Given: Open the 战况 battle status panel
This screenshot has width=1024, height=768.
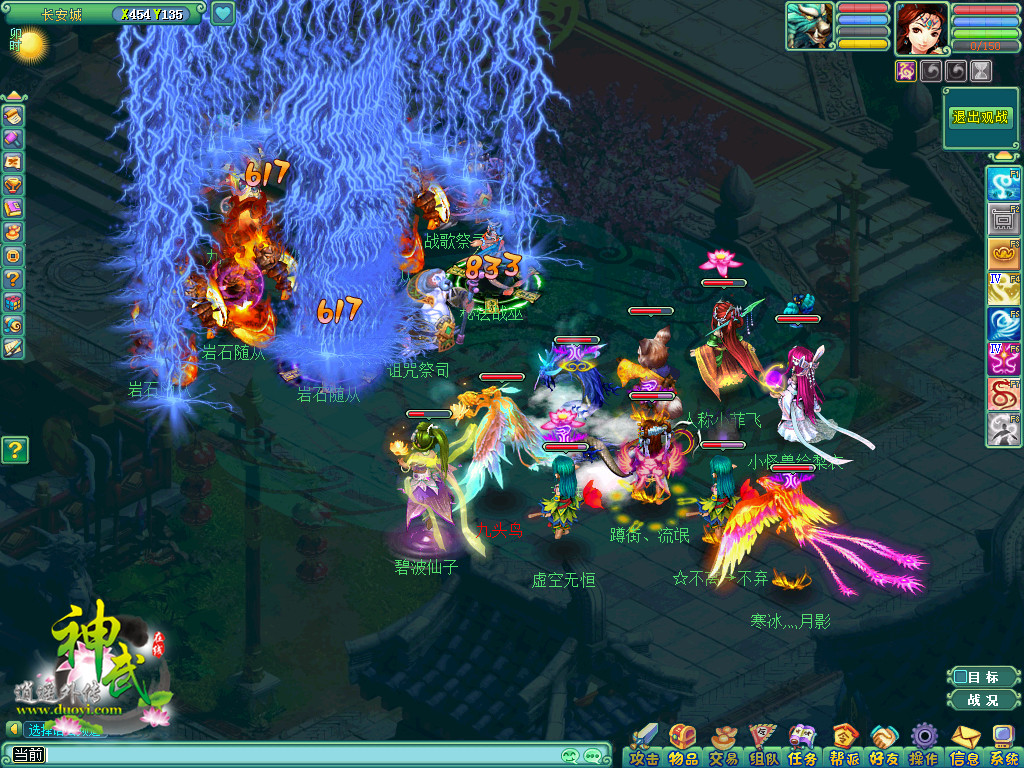Looking at the screenshot, I should pyautogui.click(x=981, y=700).
